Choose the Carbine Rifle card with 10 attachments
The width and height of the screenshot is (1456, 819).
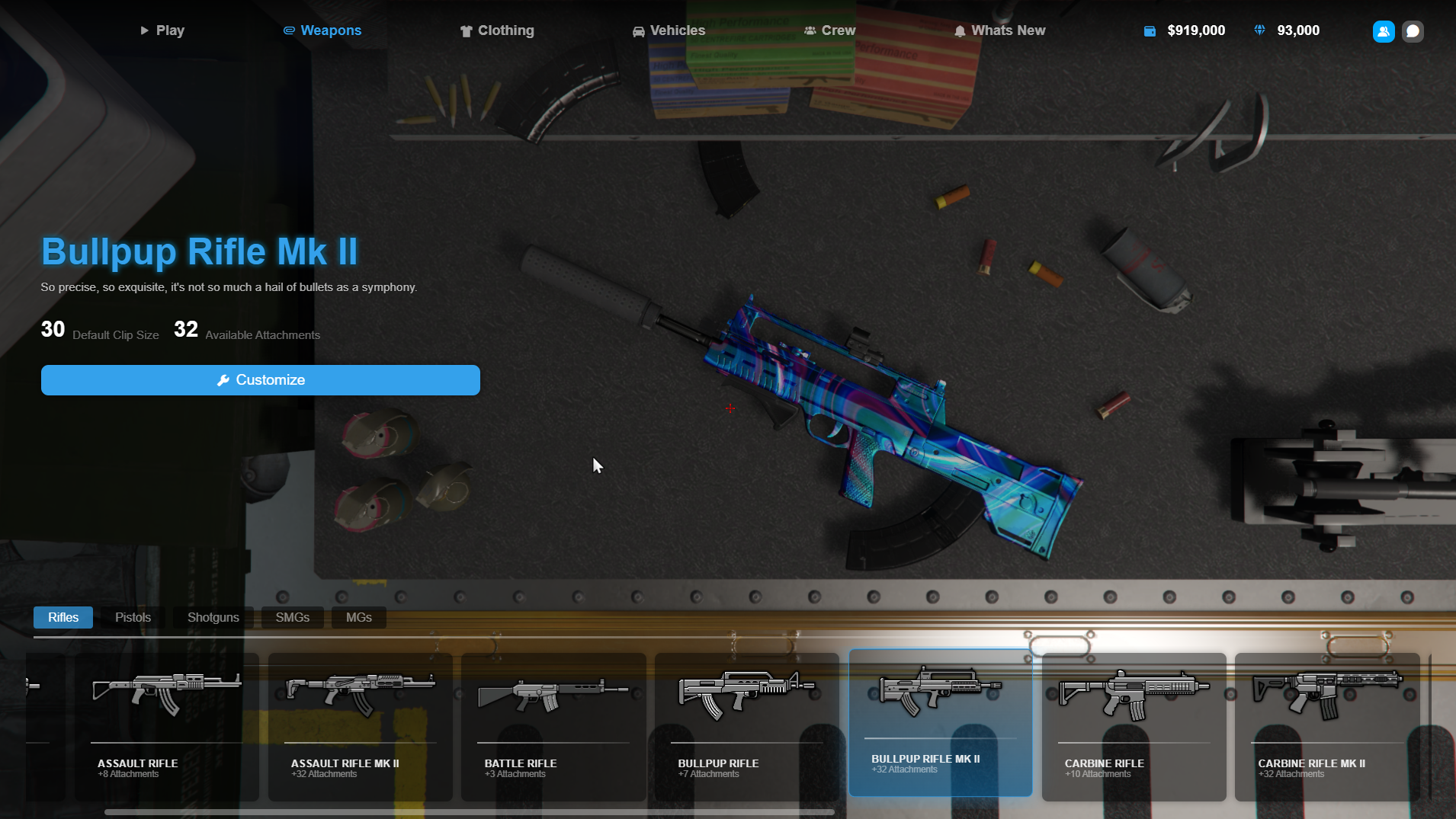pyautogui.click(x=1134, y=726)
